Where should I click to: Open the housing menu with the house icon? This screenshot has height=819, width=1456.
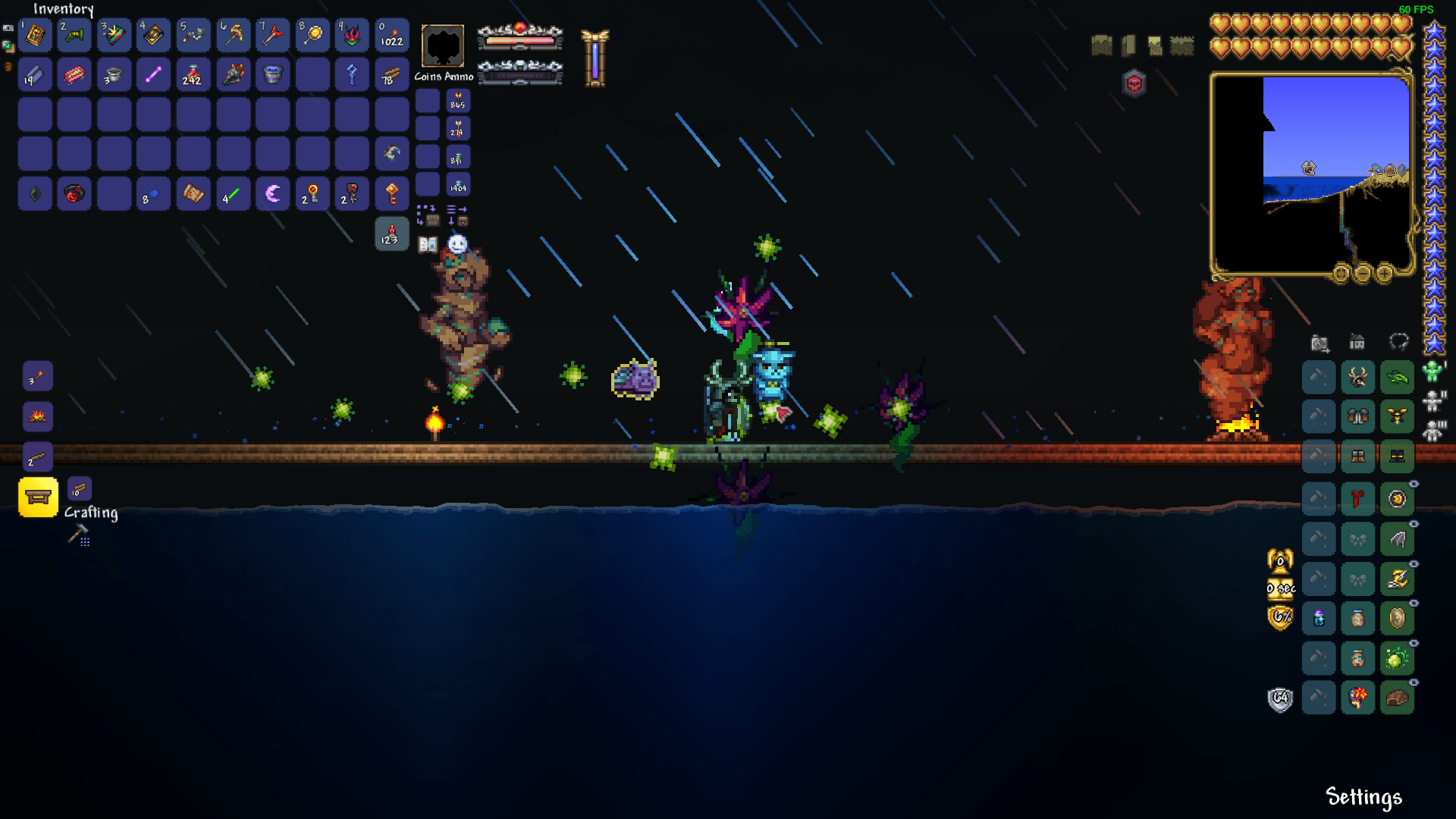pyautogui.click(x=1357, y=342)
